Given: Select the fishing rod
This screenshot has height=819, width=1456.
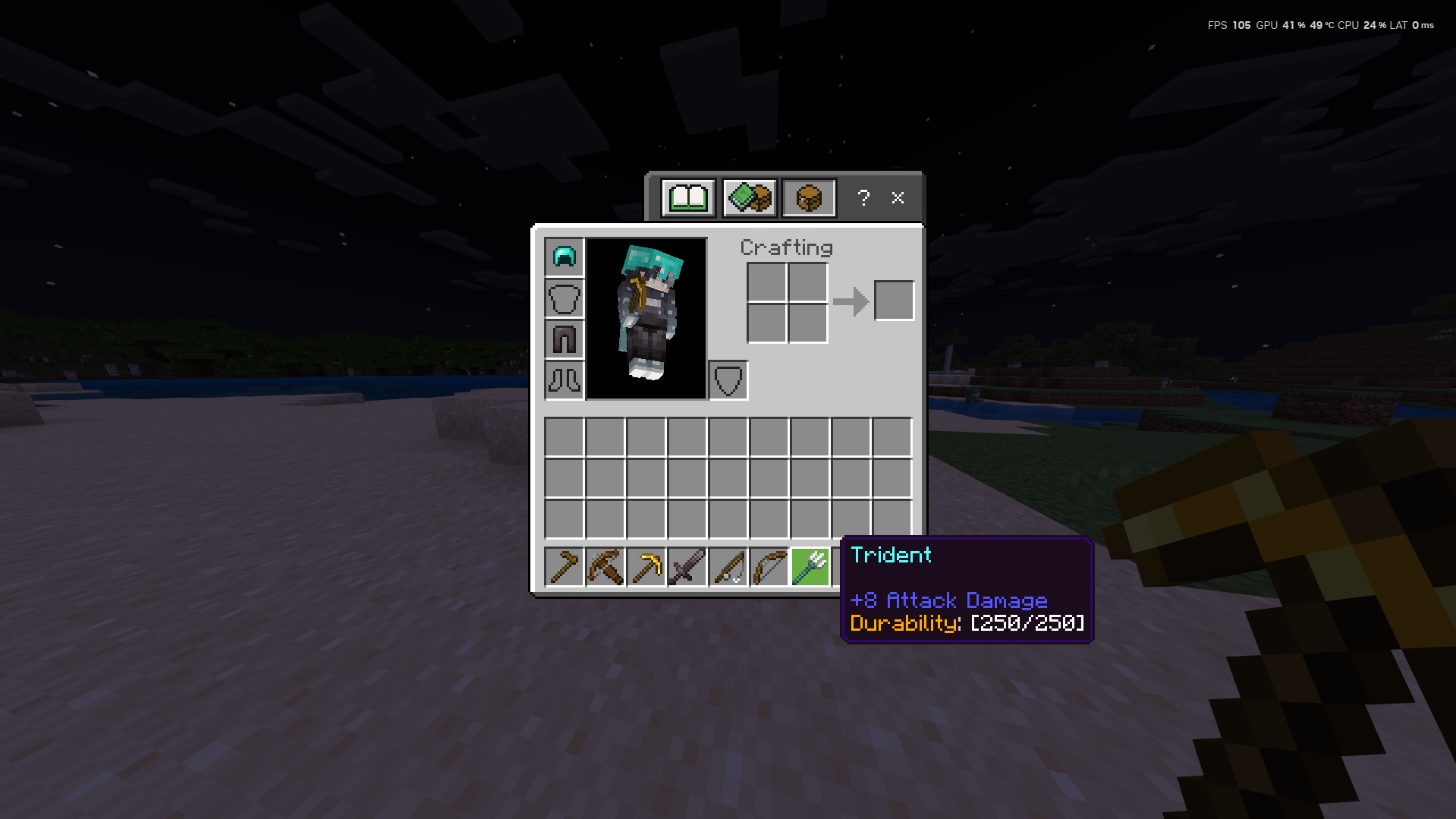Looking at the screenshot, I should coord(728,566).
